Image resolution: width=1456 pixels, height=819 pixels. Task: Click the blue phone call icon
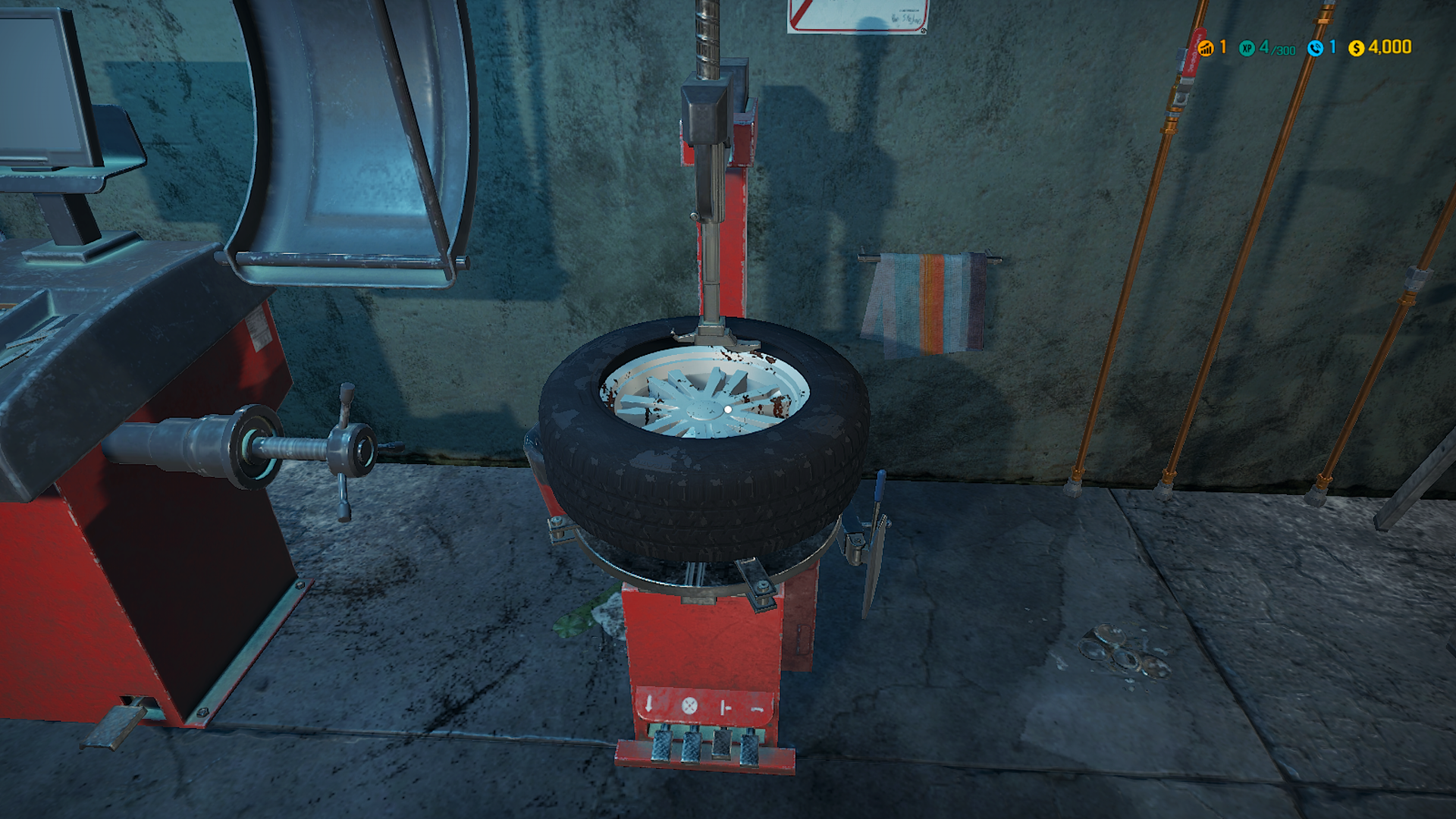tap(1316, 49)
